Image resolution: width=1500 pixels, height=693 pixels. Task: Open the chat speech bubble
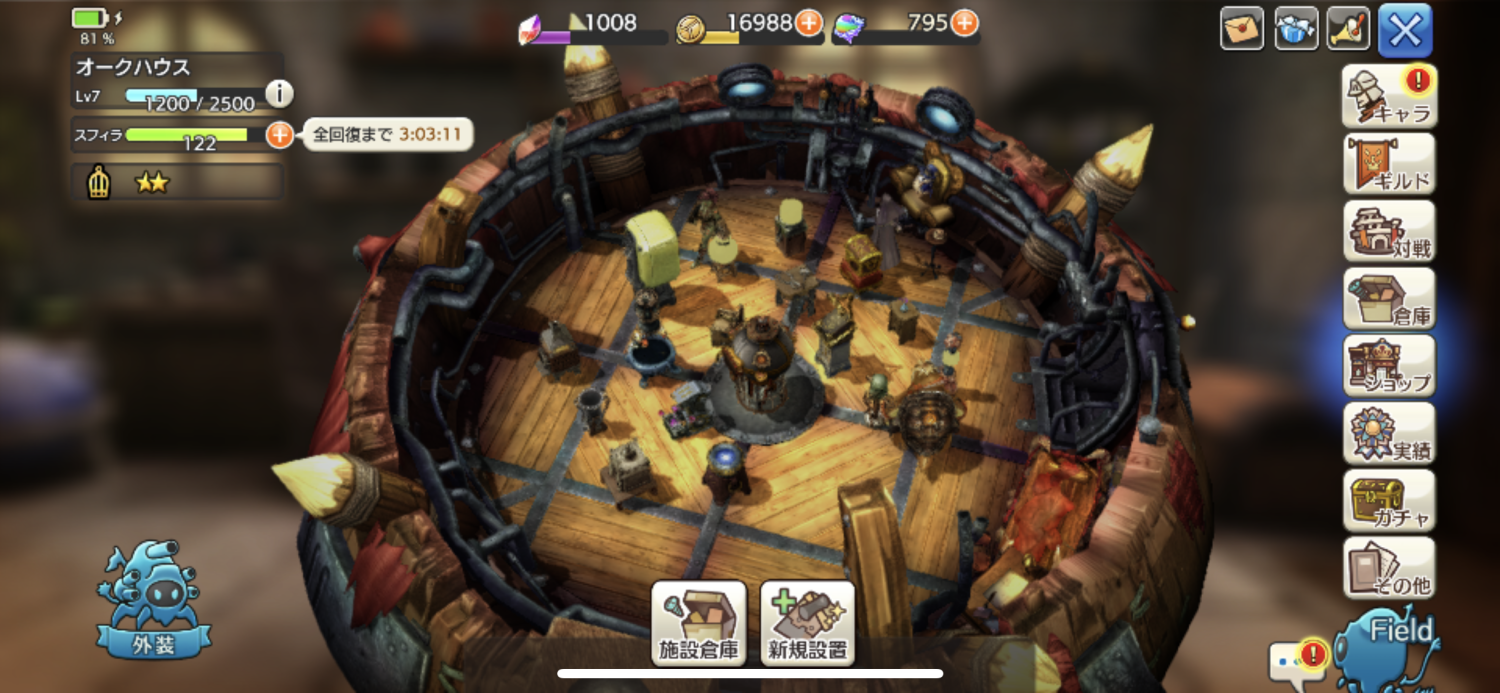click(x=1293, y=658)
